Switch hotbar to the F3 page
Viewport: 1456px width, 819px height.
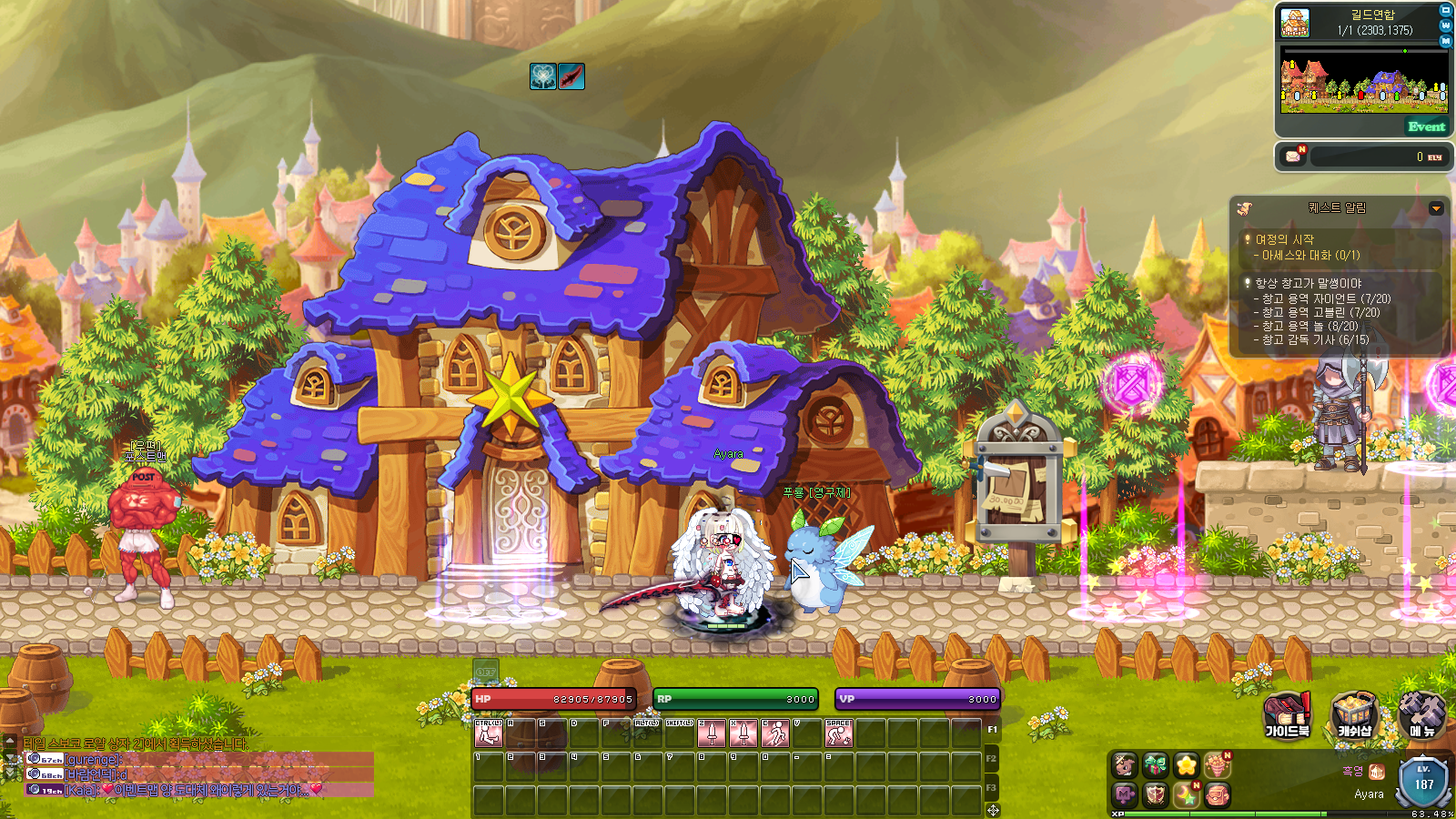[991, 787]
